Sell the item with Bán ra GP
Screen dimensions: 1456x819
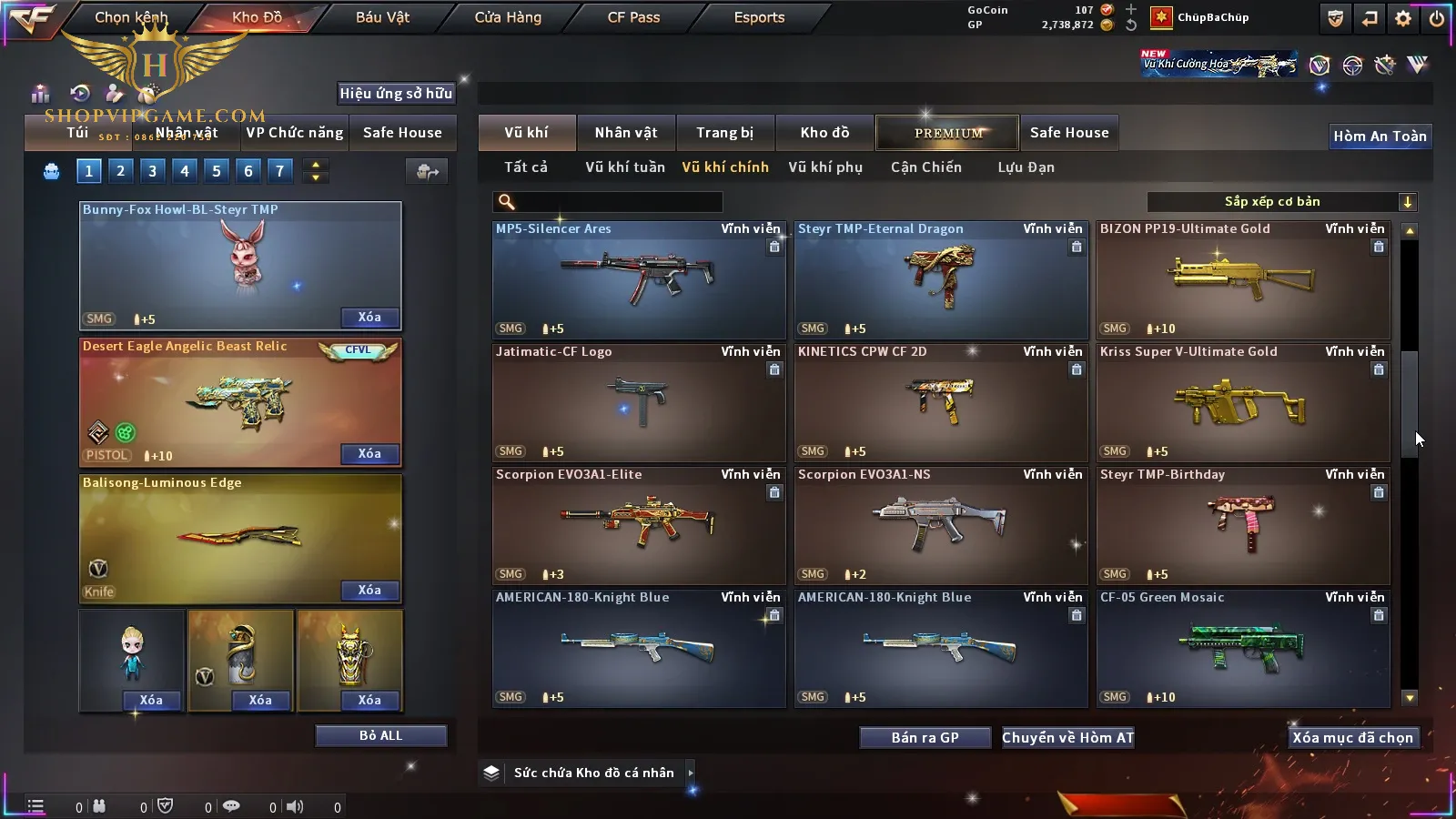[925, 737]
